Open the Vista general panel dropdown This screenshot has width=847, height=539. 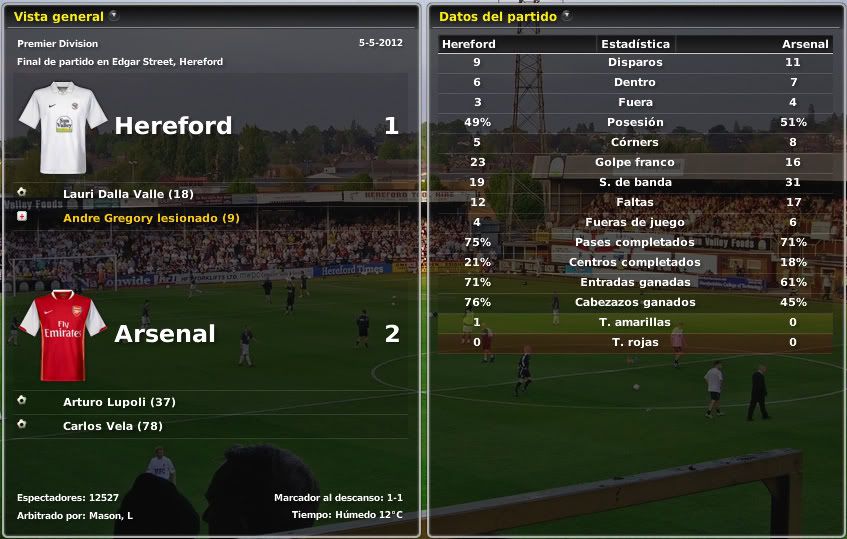click(113, 16)
